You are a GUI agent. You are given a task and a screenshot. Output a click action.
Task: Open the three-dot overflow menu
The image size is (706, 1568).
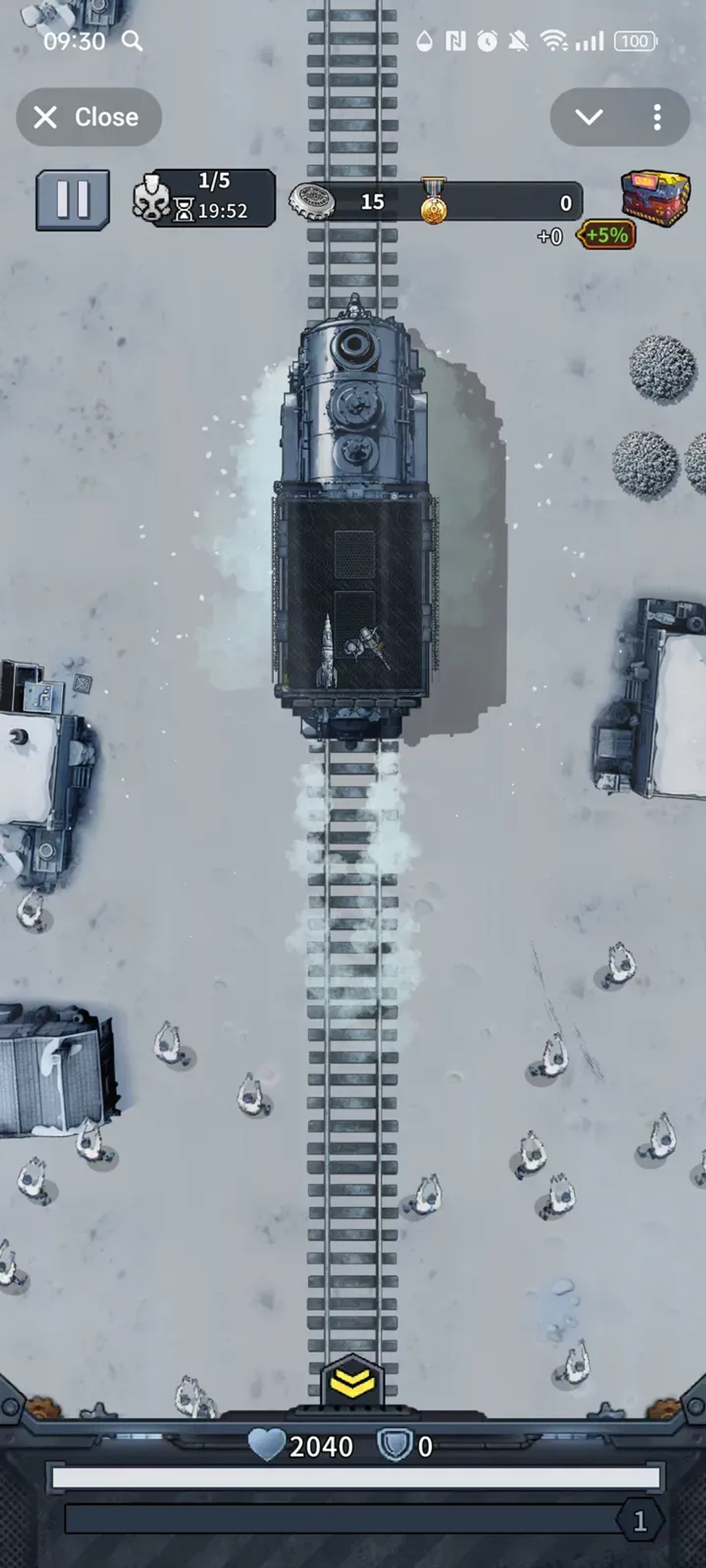657,117
